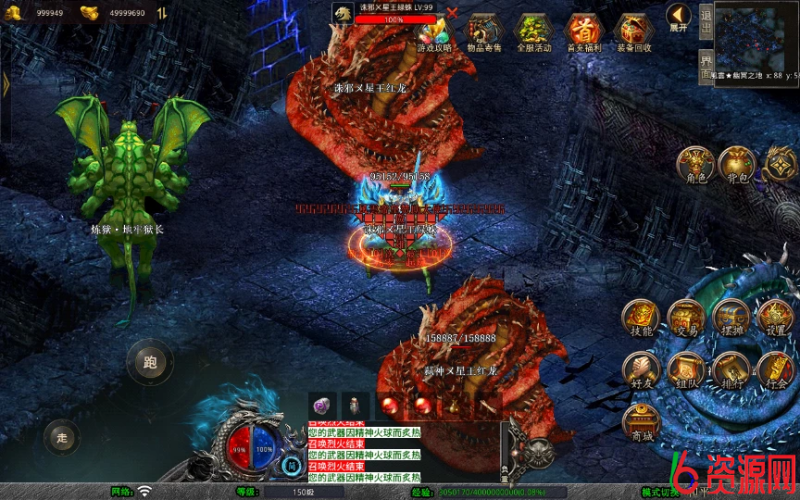Open the 角色 character sheet
This screenshot has height=500, width=800.
pyautogui.click(x=695, y=163)
